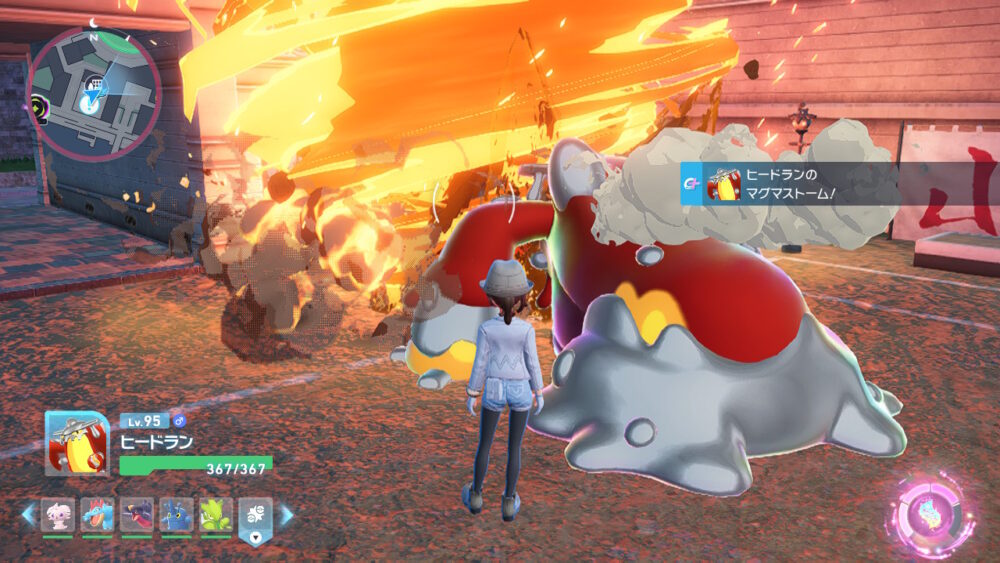The width and height of the screenshot is (1000, 563).
Task: Expand the Poké Ball dropdown slot
Action: coord(254,518)
